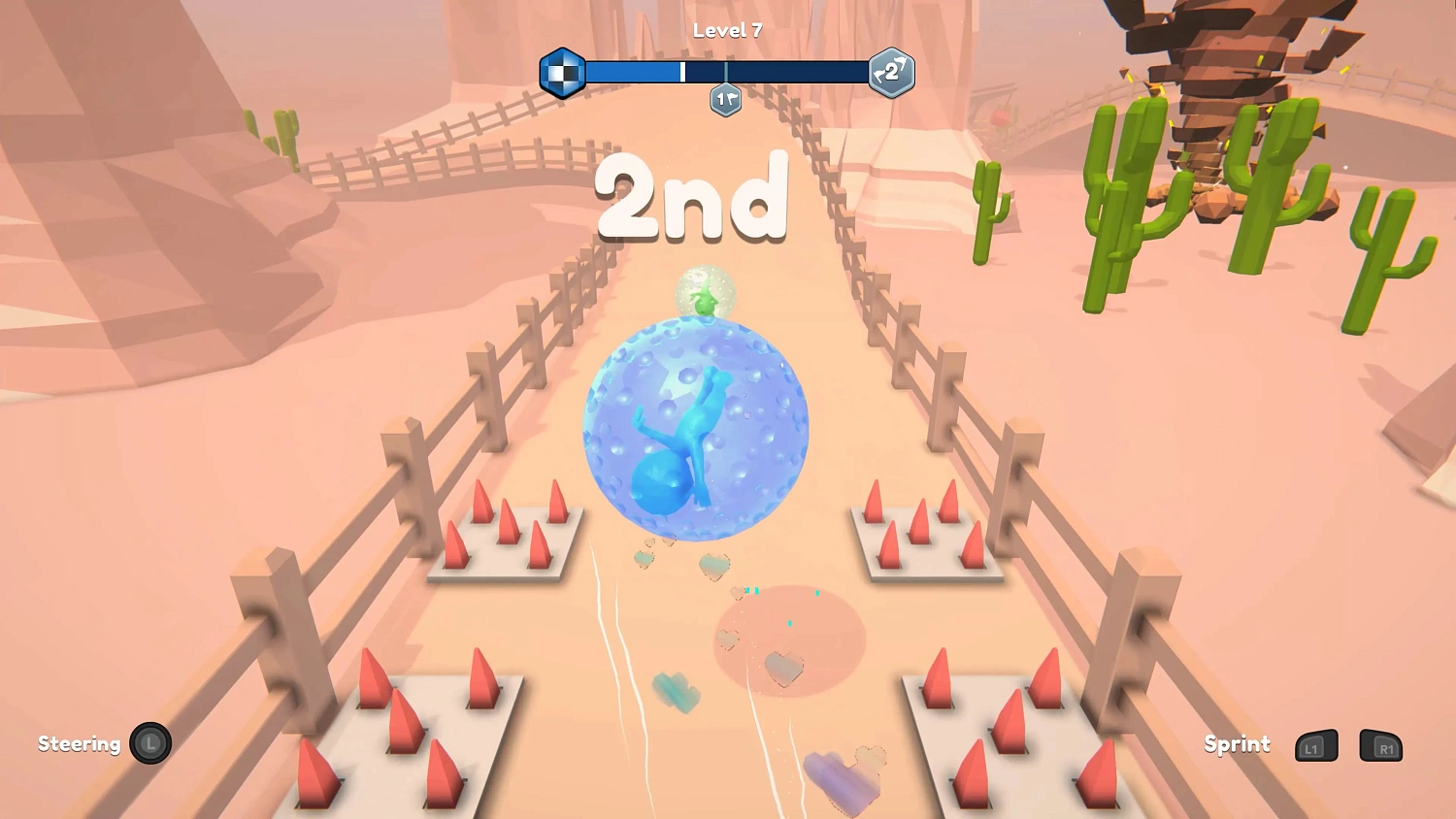Click the 2nd place rank indicator
This screenshot has height=819, width=1456.
(x=693, y=201)
